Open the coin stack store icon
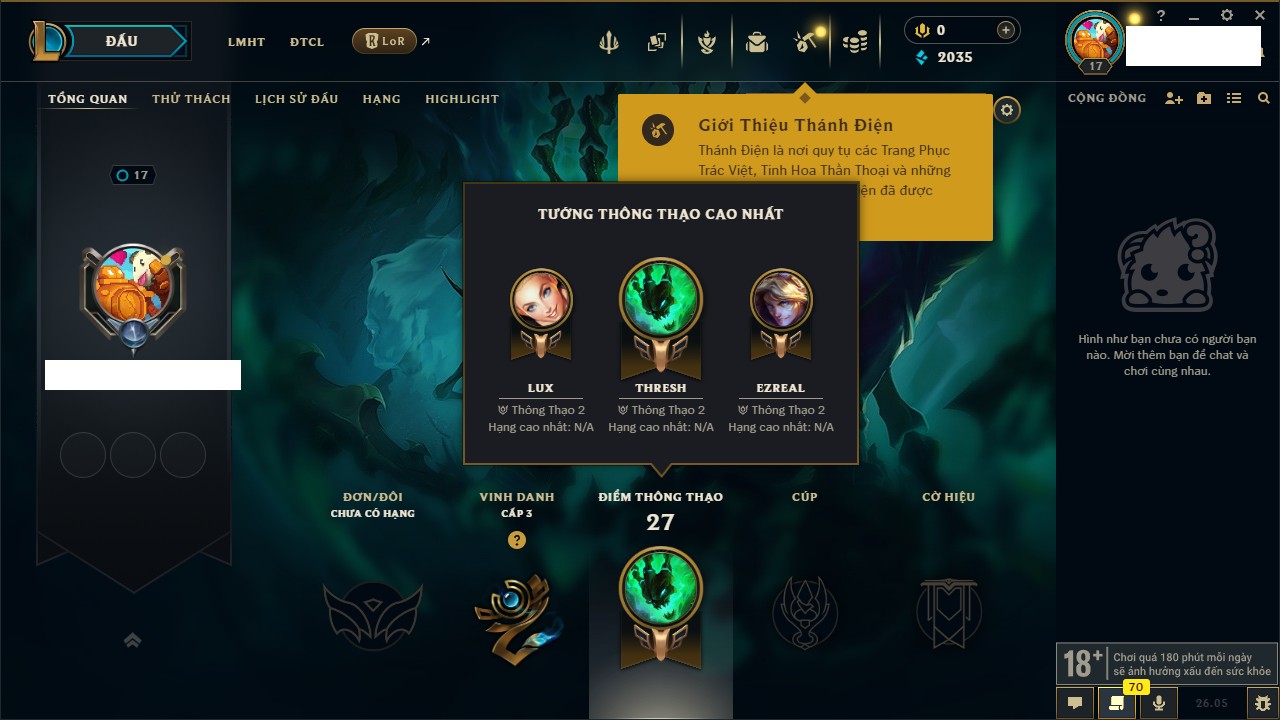Image resolution: width=1280 pixels, height=720 pixels. pyautogui.click(x=854, y=42)
